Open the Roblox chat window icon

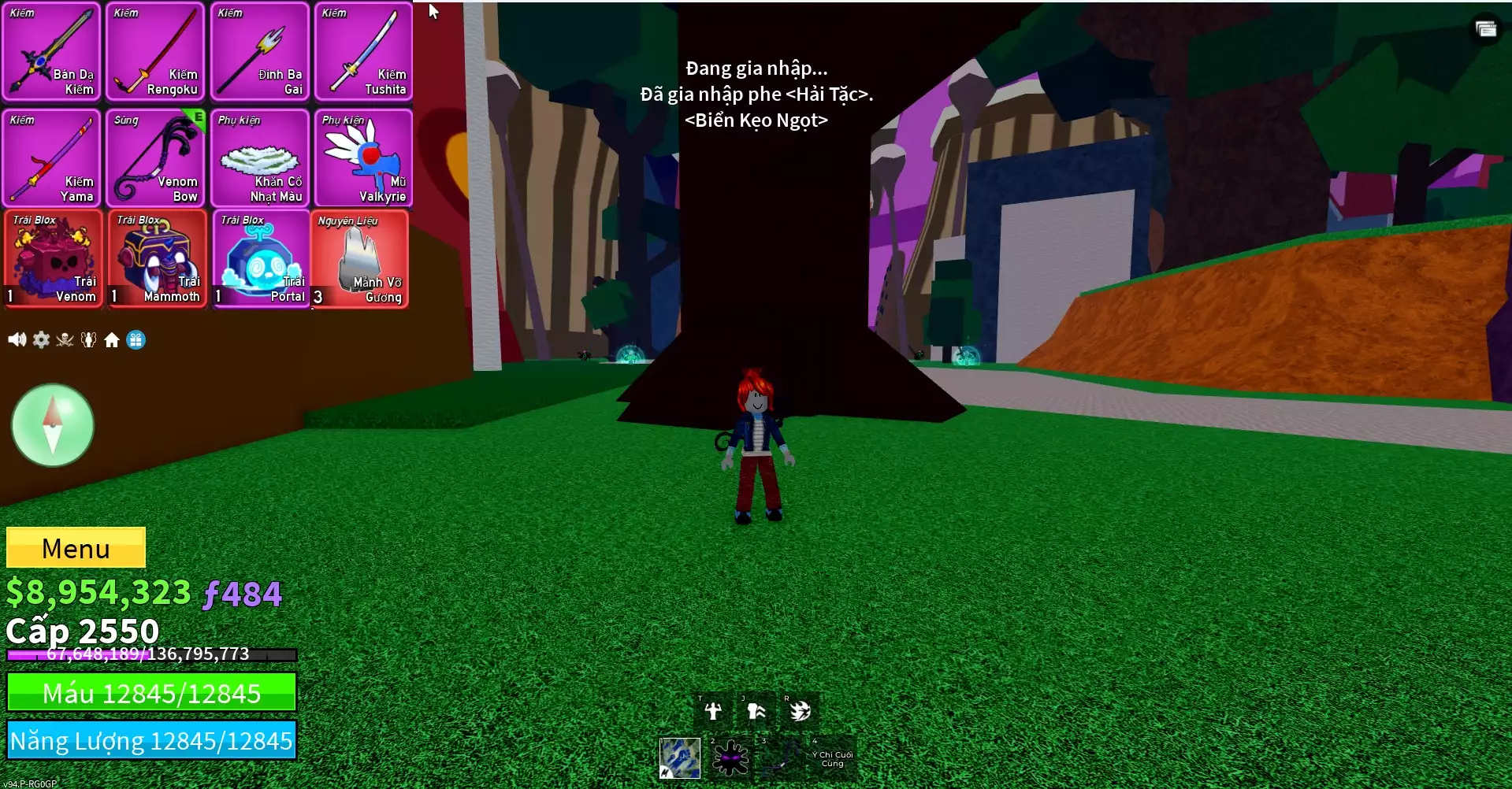coord(1485,29)
